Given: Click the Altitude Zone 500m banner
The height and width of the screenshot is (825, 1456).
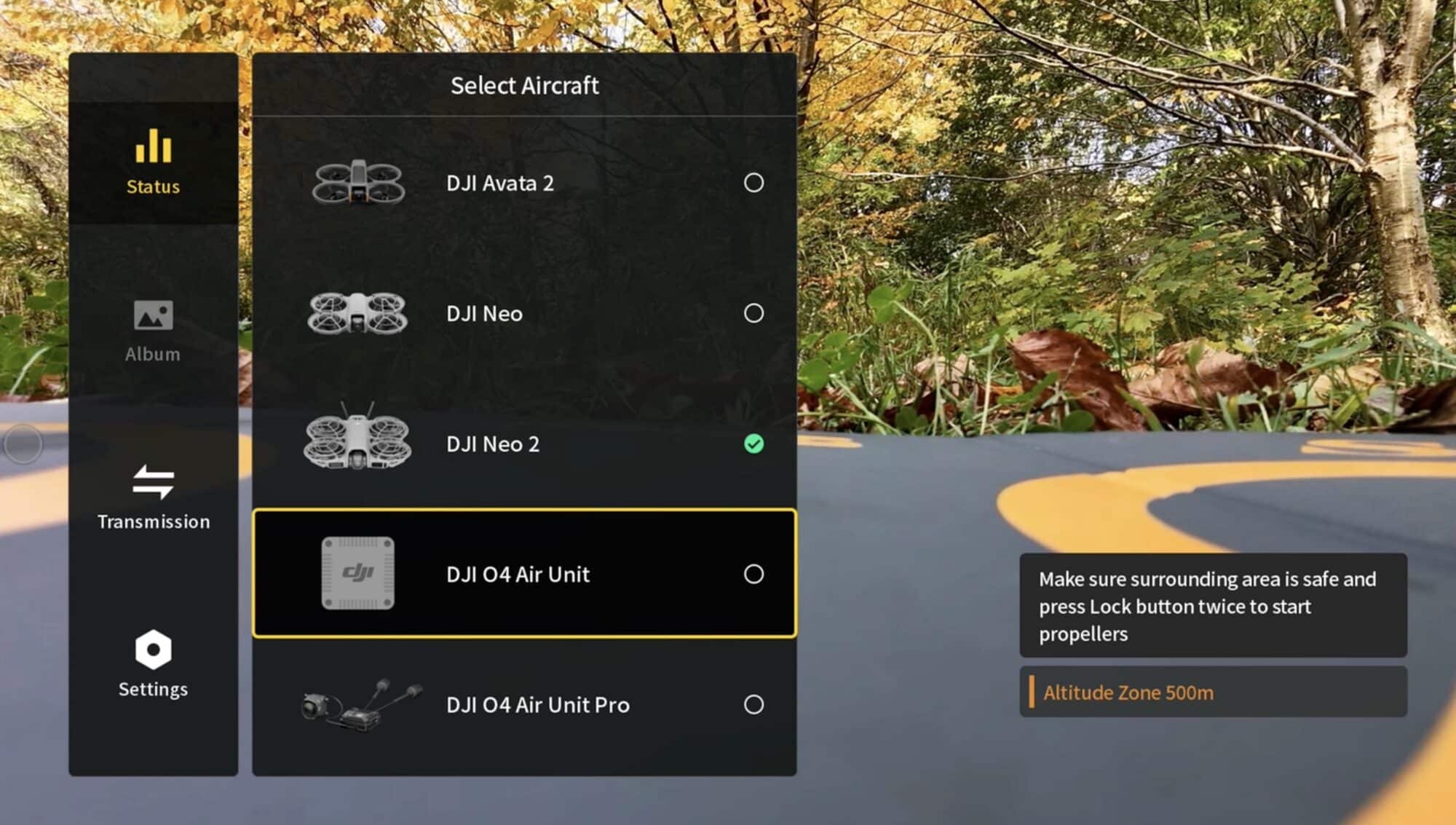Looking at the screenshot, I should click(1213, 692).
